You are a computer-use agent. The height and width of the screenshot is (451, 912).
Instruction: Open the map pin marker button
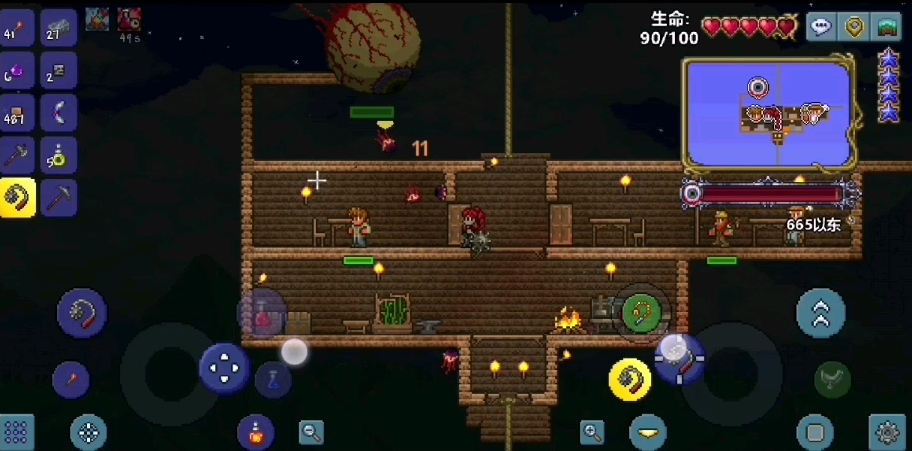pyautogui.click(x=853, y=27)
